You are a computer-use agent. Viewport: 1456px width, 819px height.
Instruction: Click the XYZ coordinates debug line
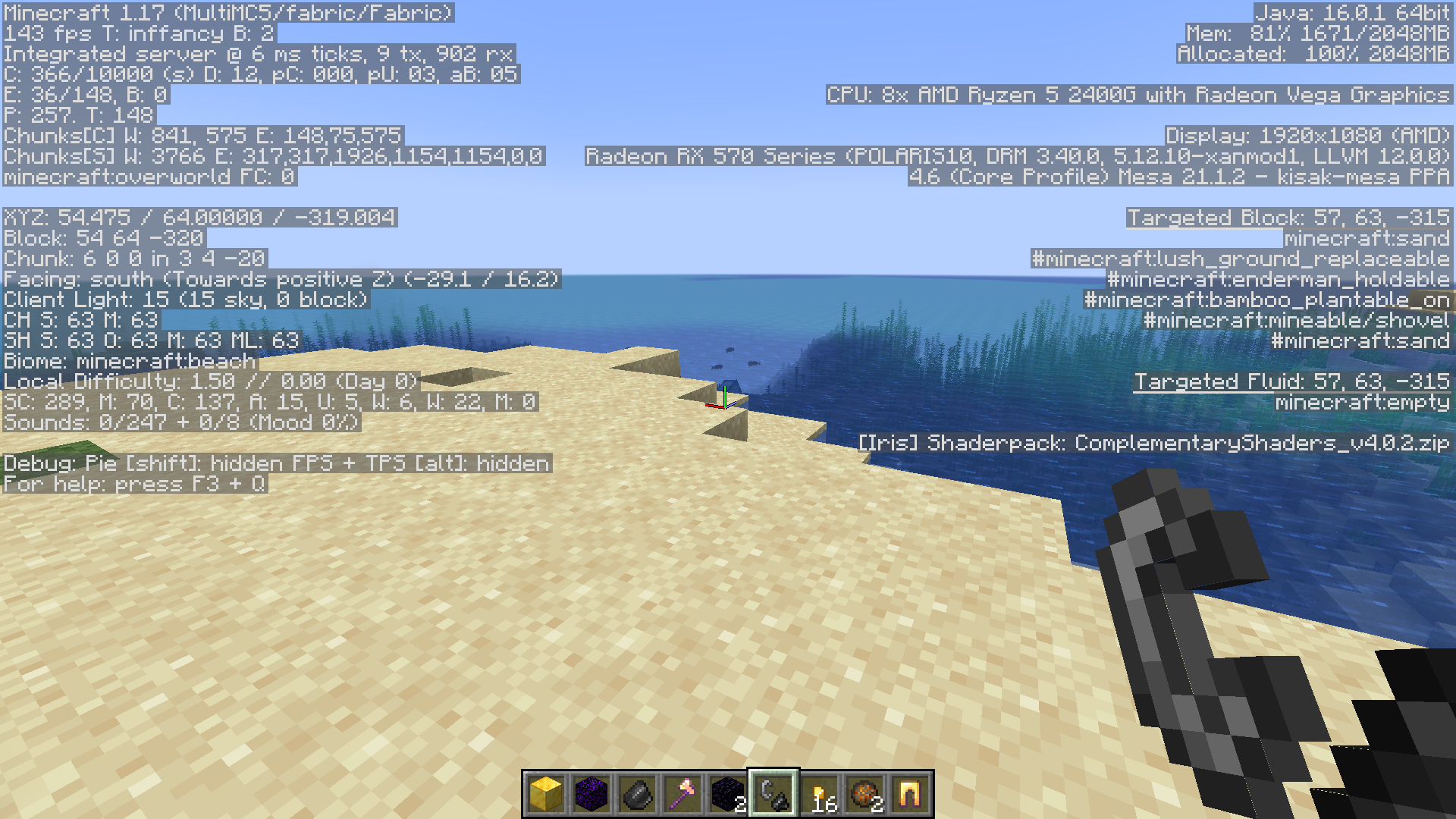point(197,218)
